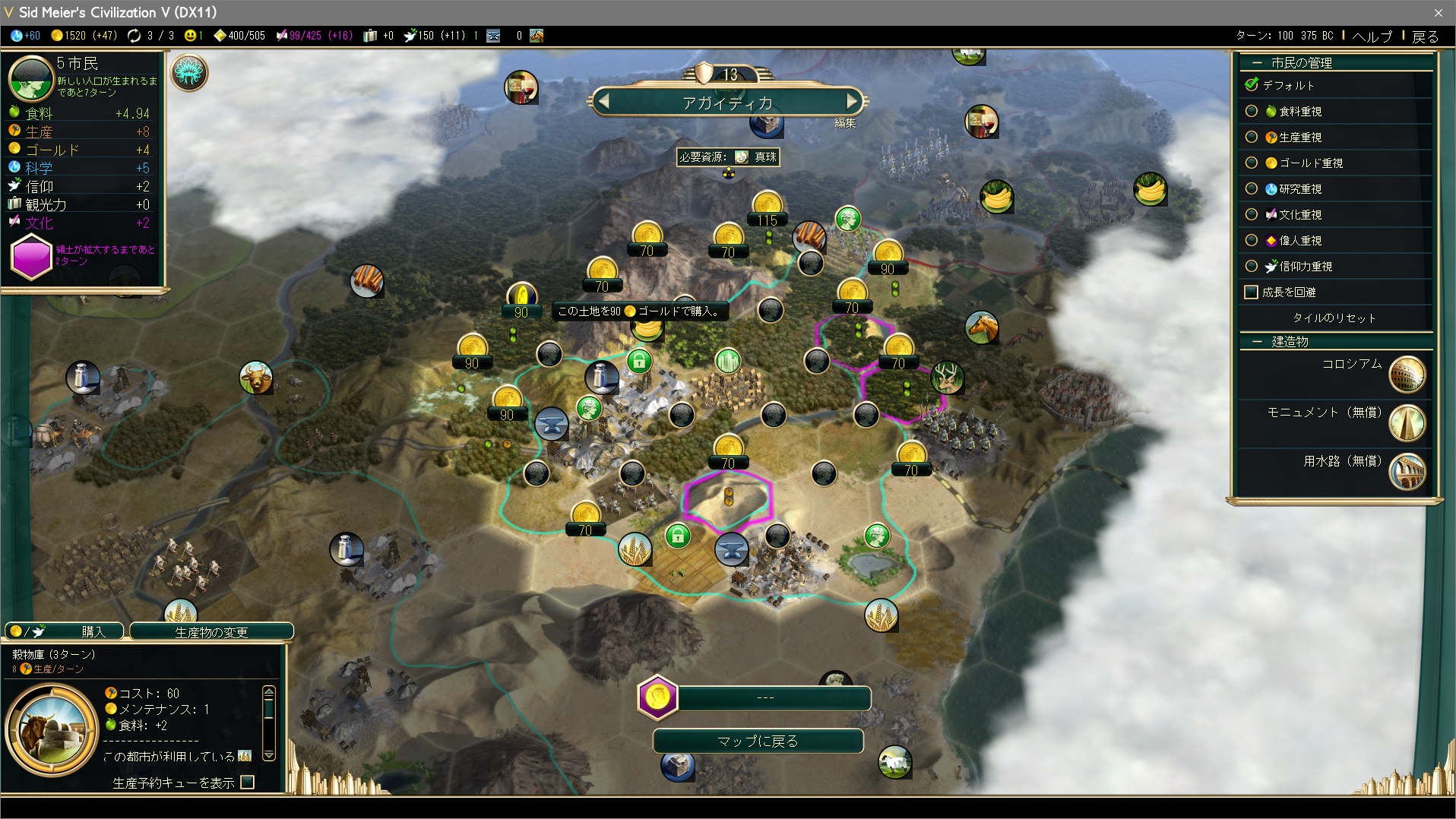Click タイルのリセット button
Viewport: 1456px width, 819px height.
(1334, 318)
